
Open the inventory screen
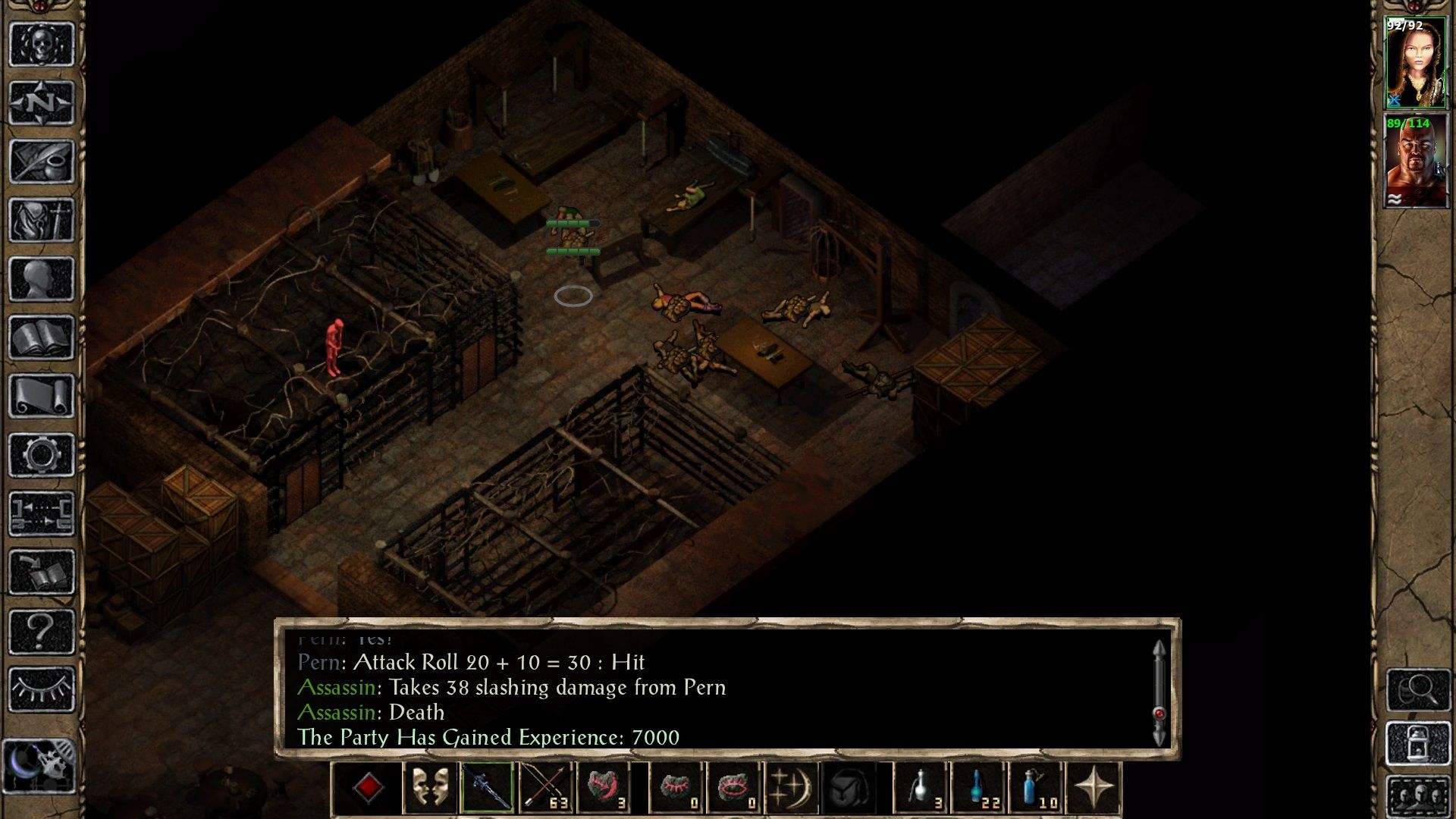41,220
